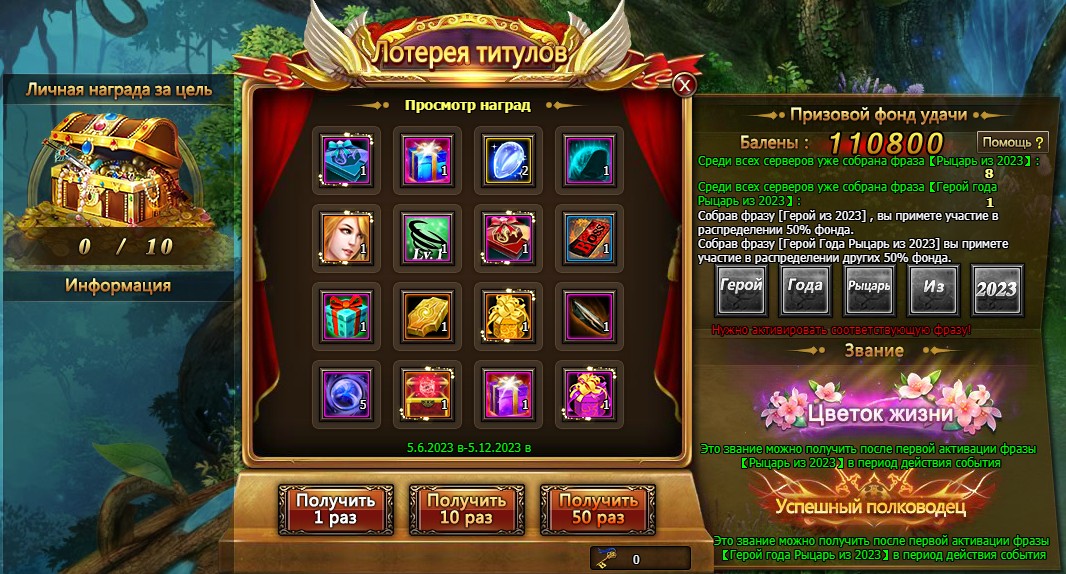This screenshot has height=574, width=1066.
Task: Choose the "Получить 50 раз" button
Action: click(x=598, y=509)
